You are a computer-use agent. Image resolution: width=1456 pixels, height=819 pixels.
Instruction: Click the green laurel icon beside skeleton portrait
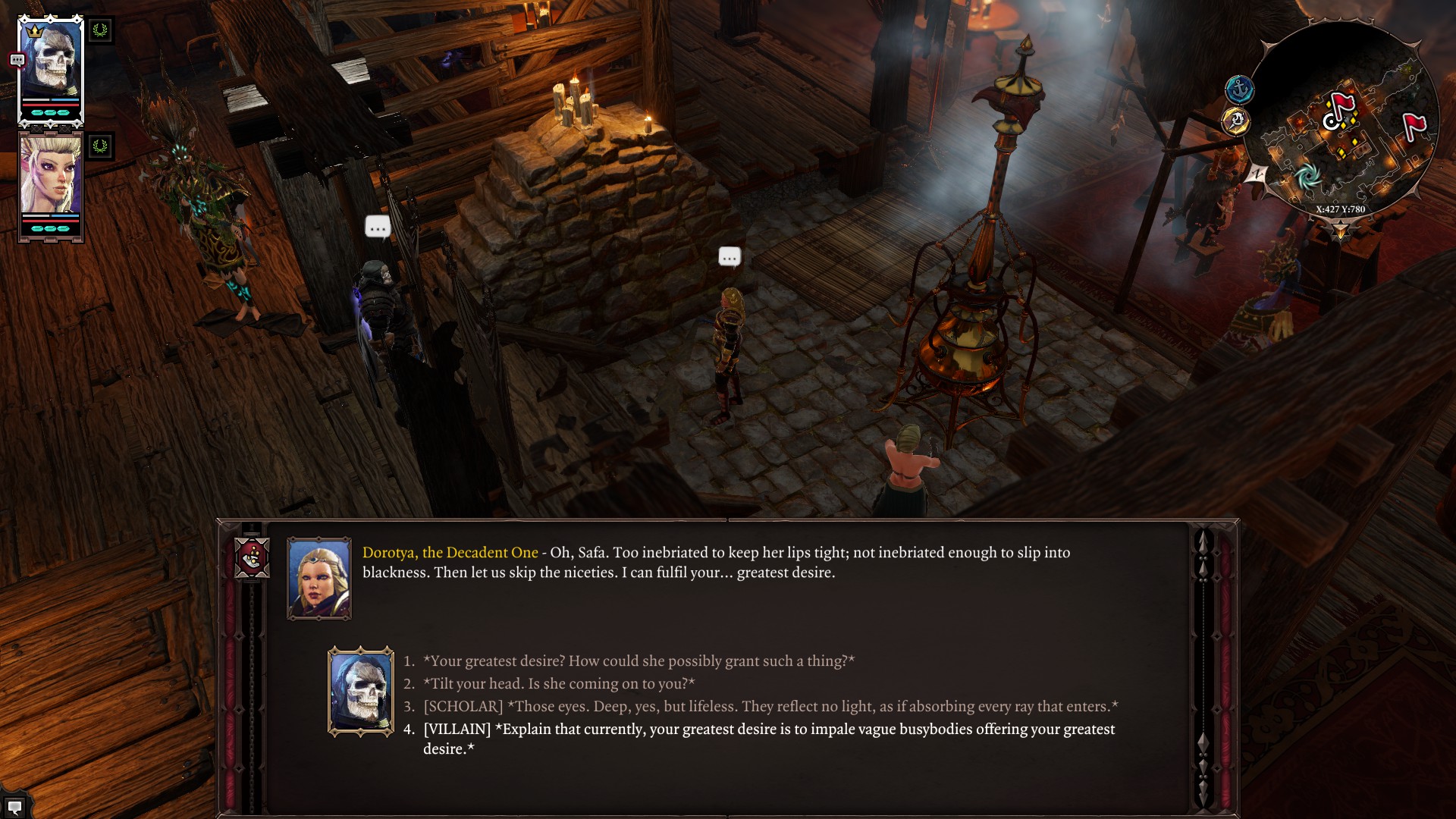(x=100, y=30)
